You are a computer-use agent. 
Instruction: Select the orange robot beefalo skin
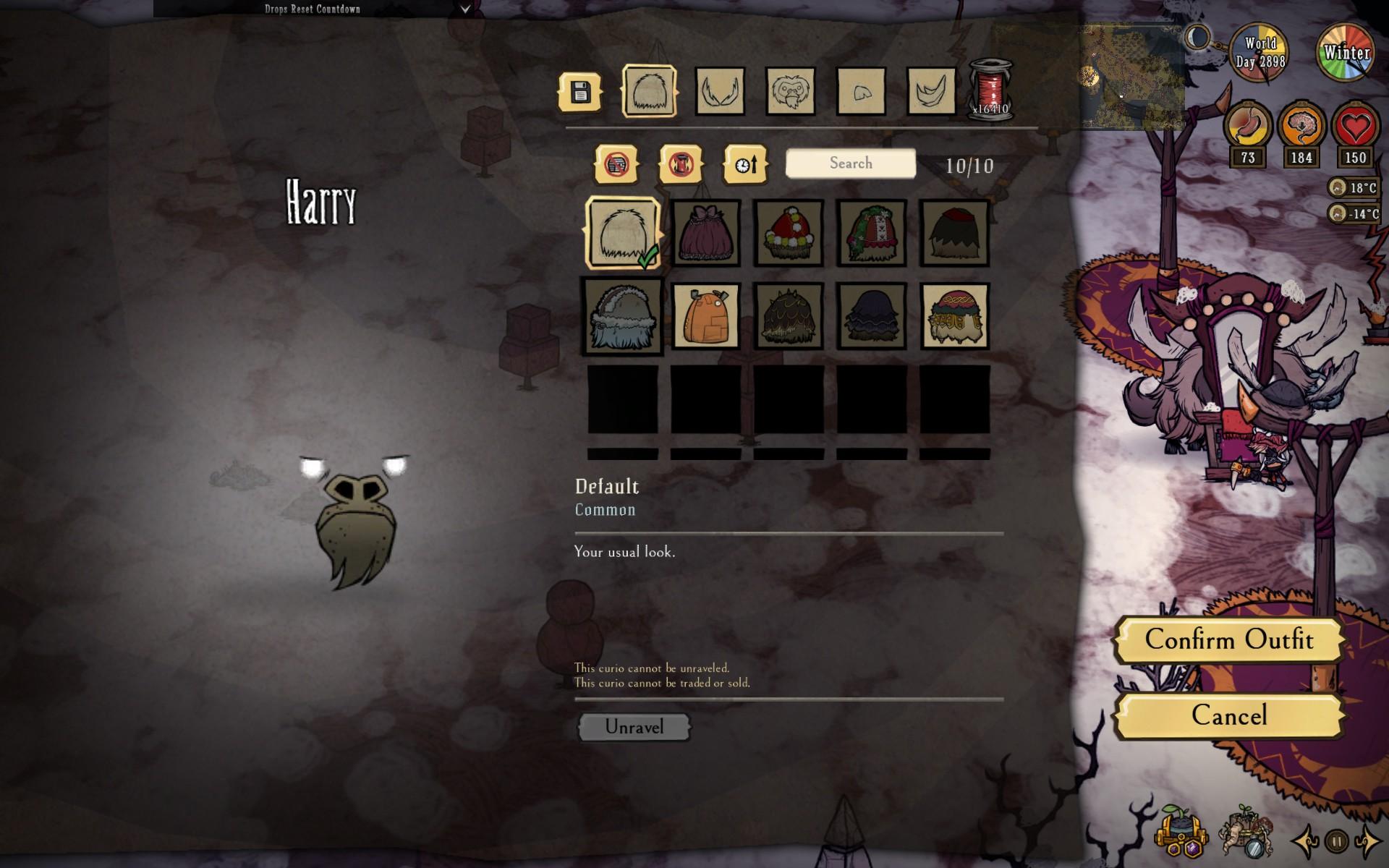point(705,316)
